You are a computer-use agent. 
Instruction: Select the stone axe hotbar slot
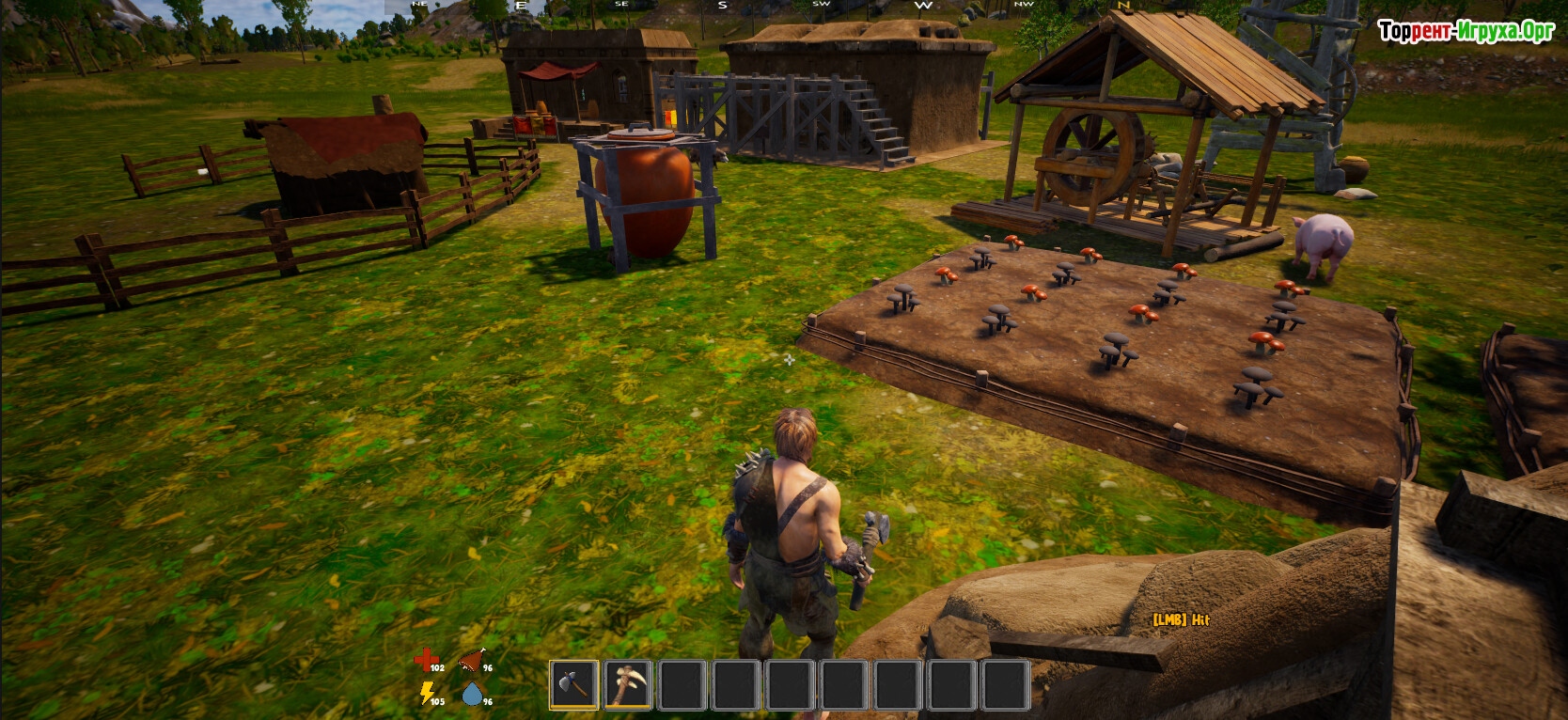coord(573,684)
